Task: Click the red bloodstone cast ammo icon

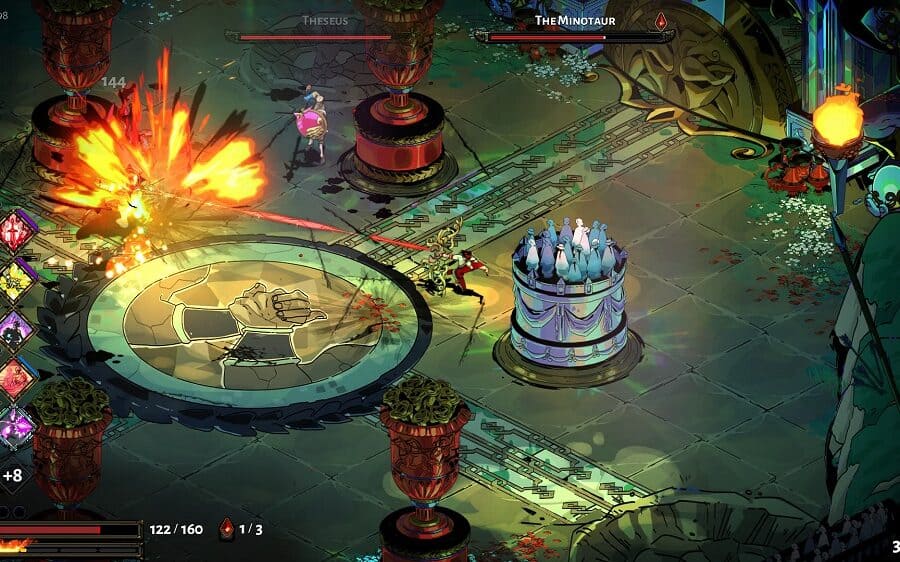Action: tap(227, 528)
